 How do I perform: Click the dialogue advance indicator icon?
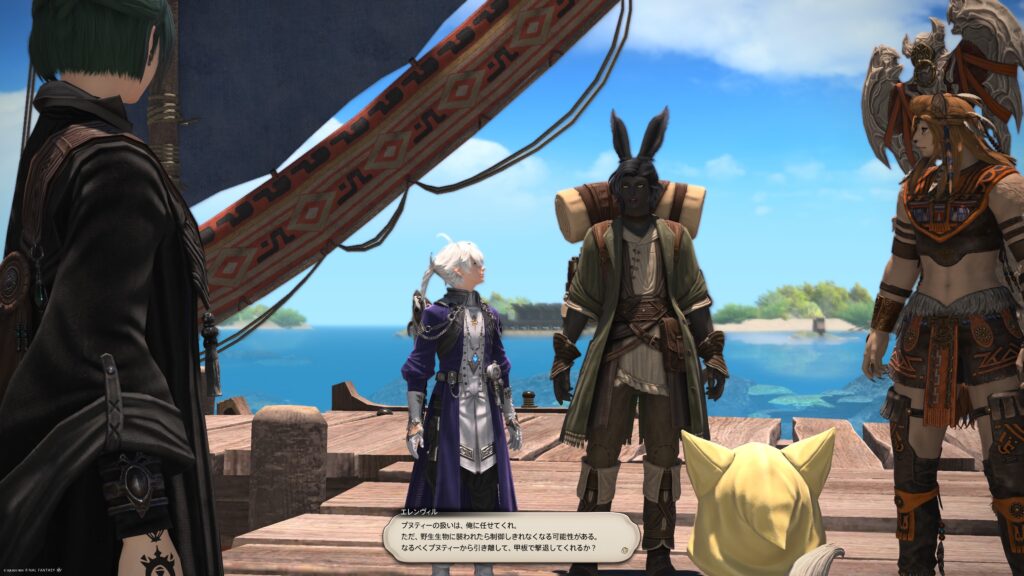tap(624, 549)
